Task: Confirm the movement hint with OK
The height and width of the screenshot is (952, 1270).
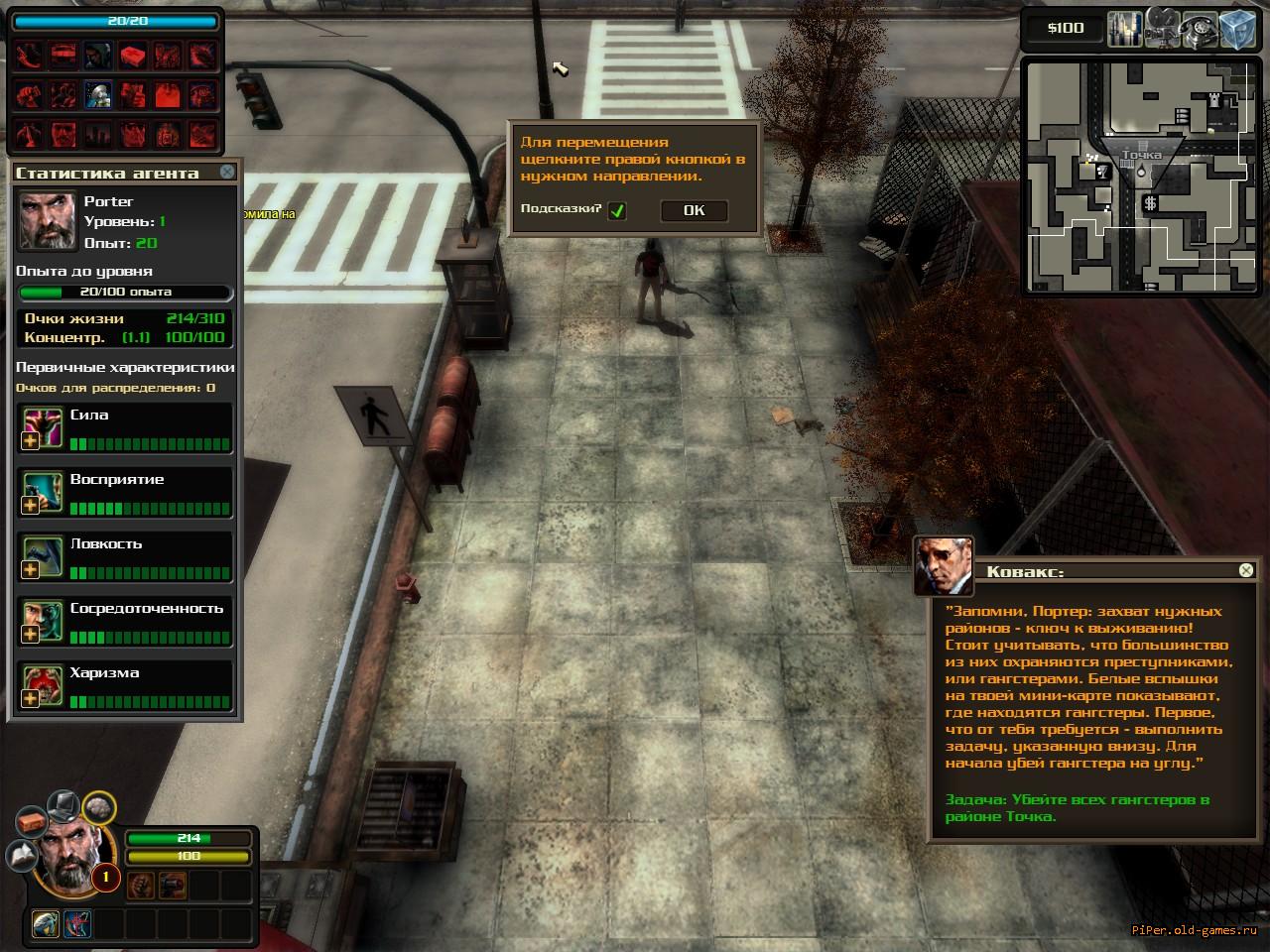Action: (x=694, y=210)
